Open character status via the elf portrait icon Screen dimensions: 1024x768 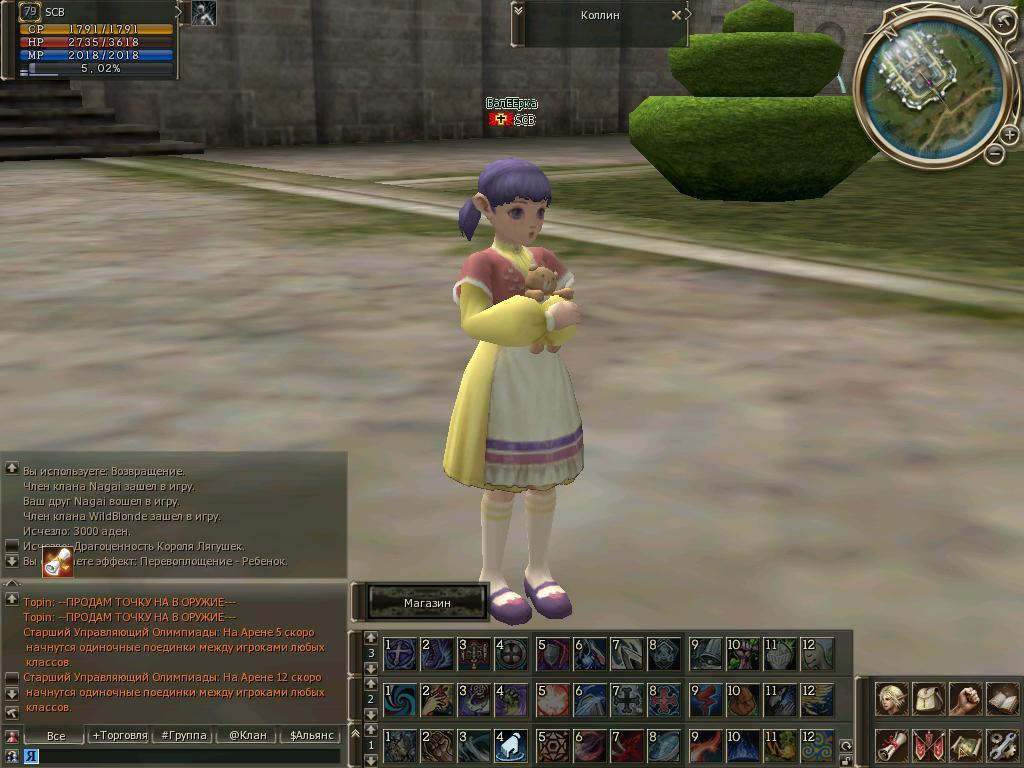coord(892,698)
